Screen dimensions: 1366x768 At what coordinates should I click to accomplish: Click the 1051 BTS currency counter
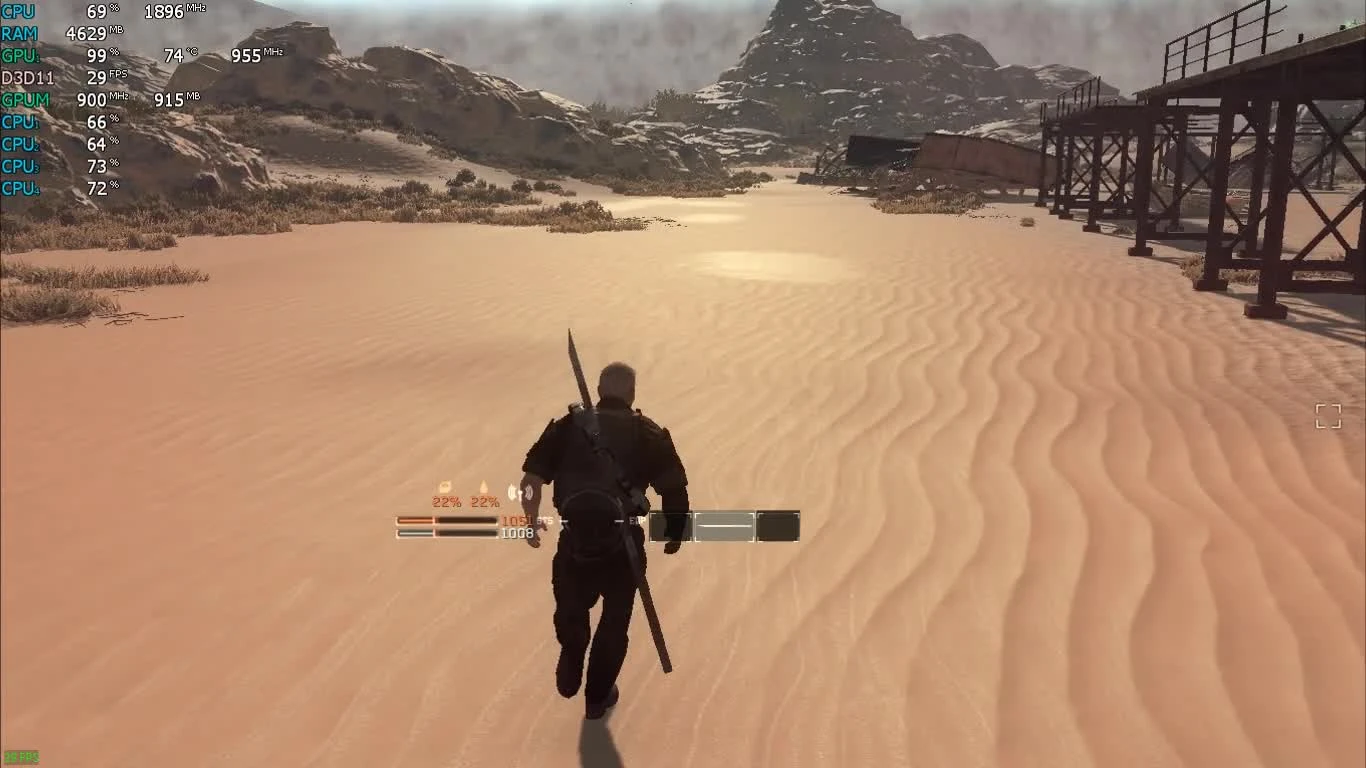(523, 520)
